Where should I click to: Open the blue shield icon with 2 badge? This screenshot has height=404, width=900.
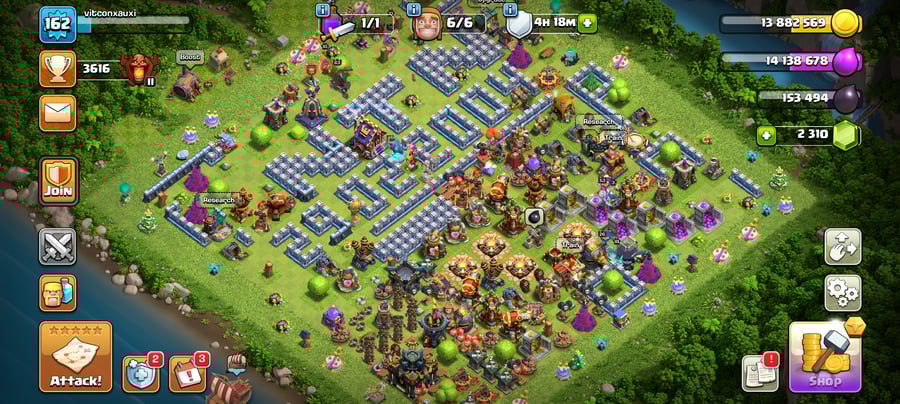(140, 373)
